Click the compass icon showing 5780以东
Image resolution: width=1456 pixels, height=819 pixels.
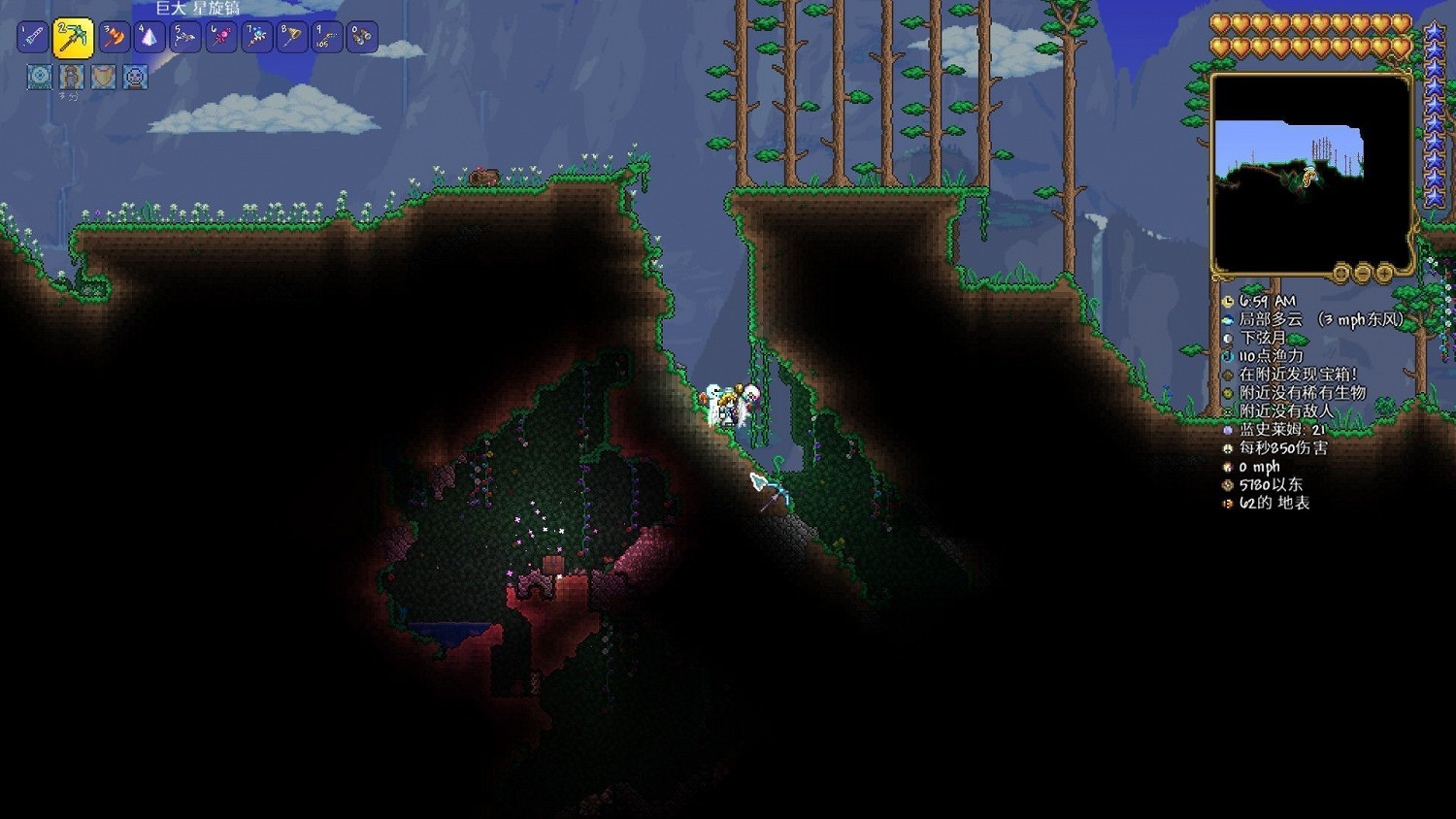tap(1227, 485)
